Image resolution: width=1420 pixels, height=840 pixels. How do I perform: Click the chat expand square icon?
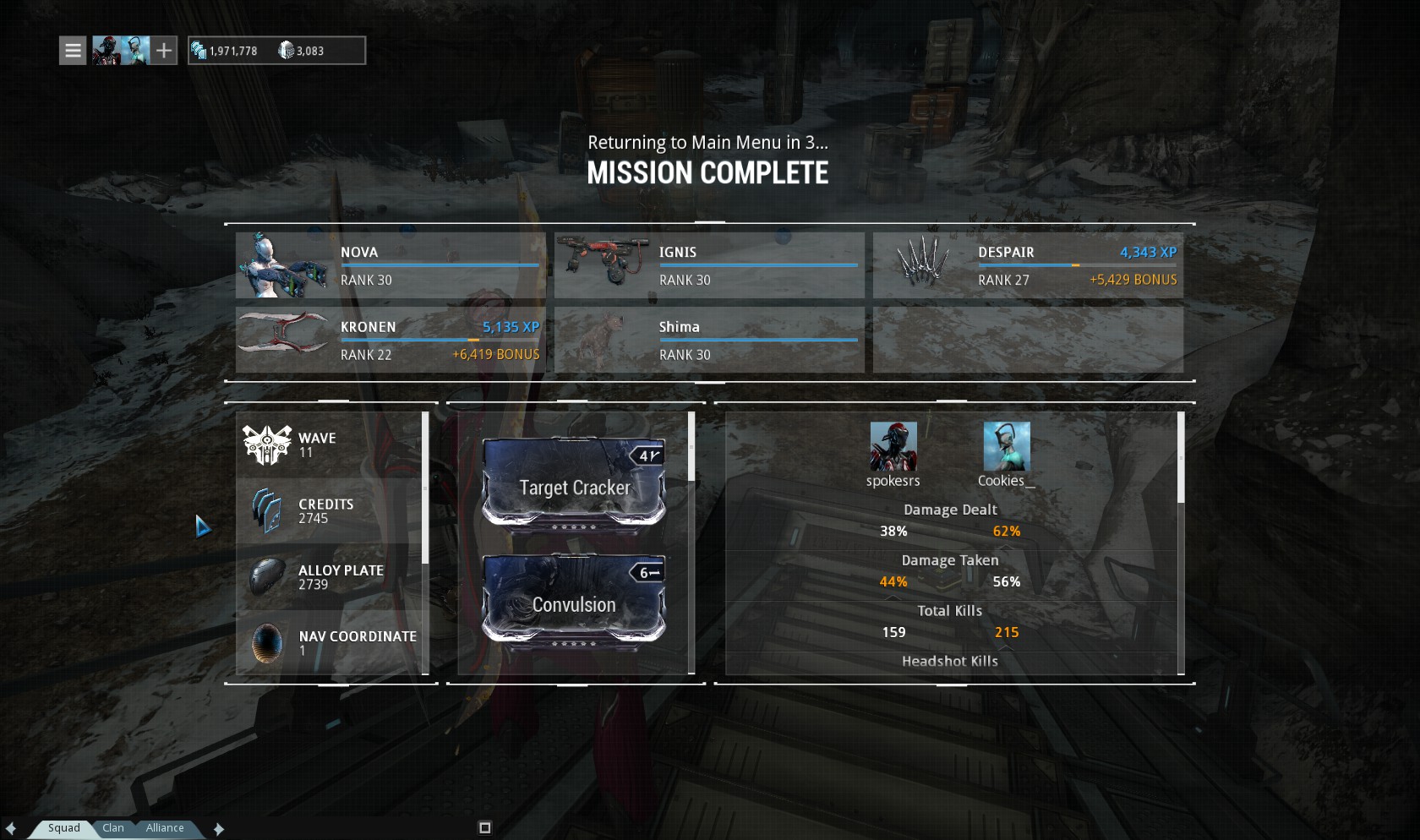coord(485,828)
